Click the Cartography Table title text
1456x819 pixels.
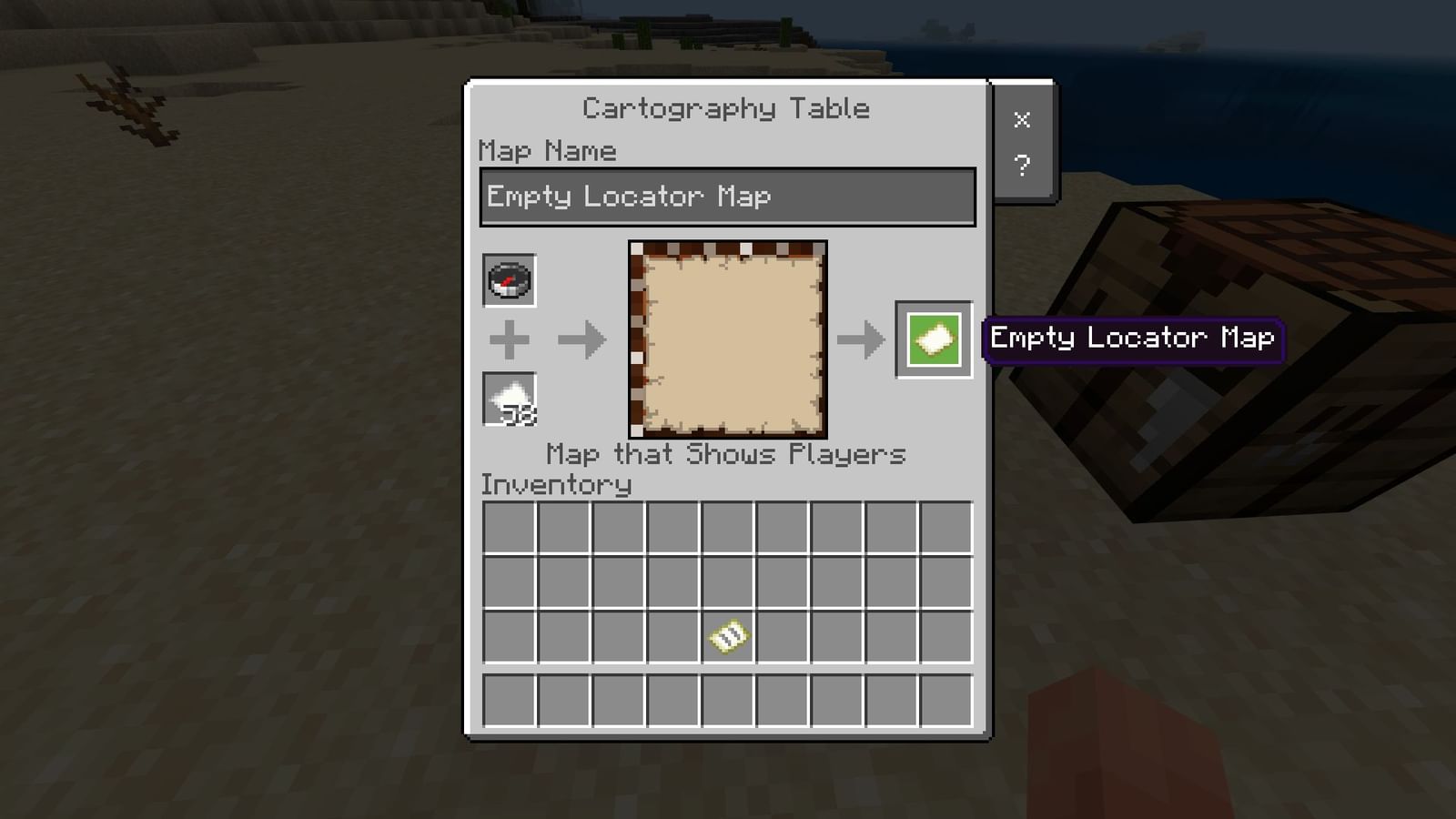(725, 107)
